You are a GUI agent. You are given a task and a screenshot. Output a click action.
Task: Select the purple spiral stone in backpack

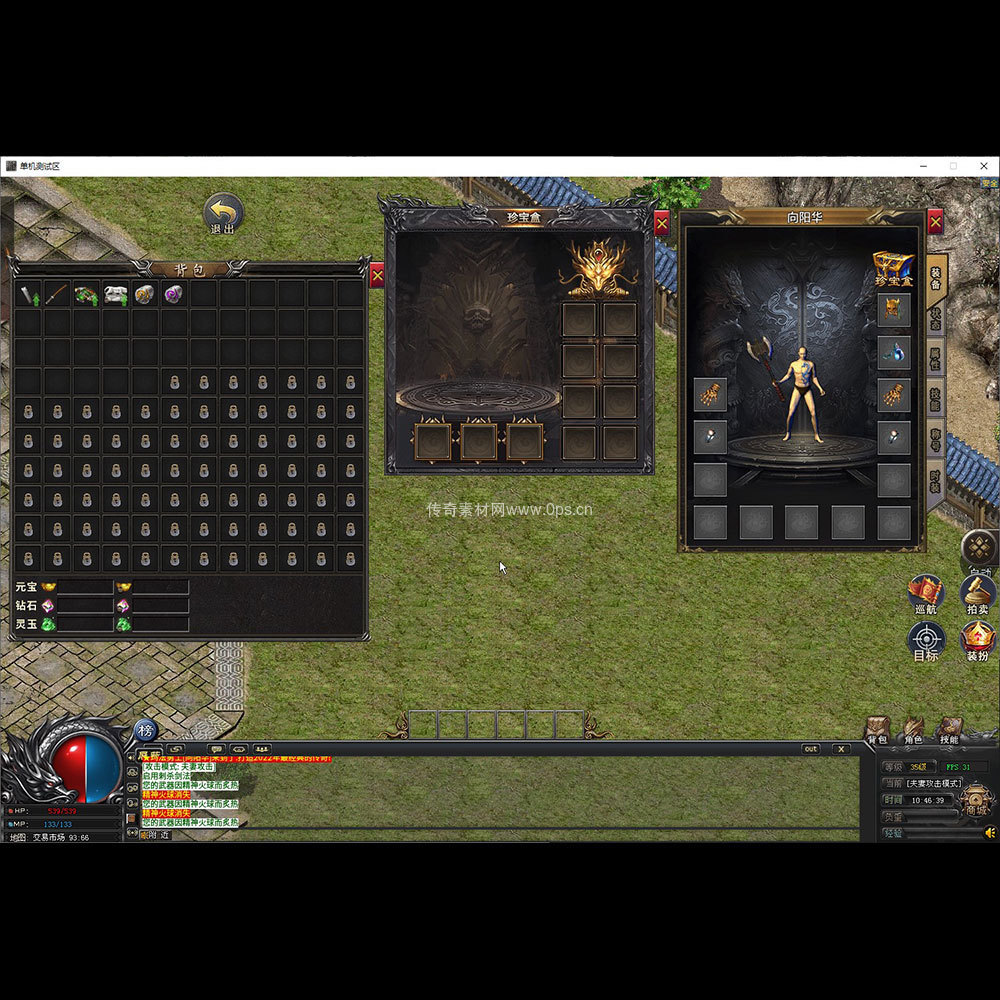[174, 294]
